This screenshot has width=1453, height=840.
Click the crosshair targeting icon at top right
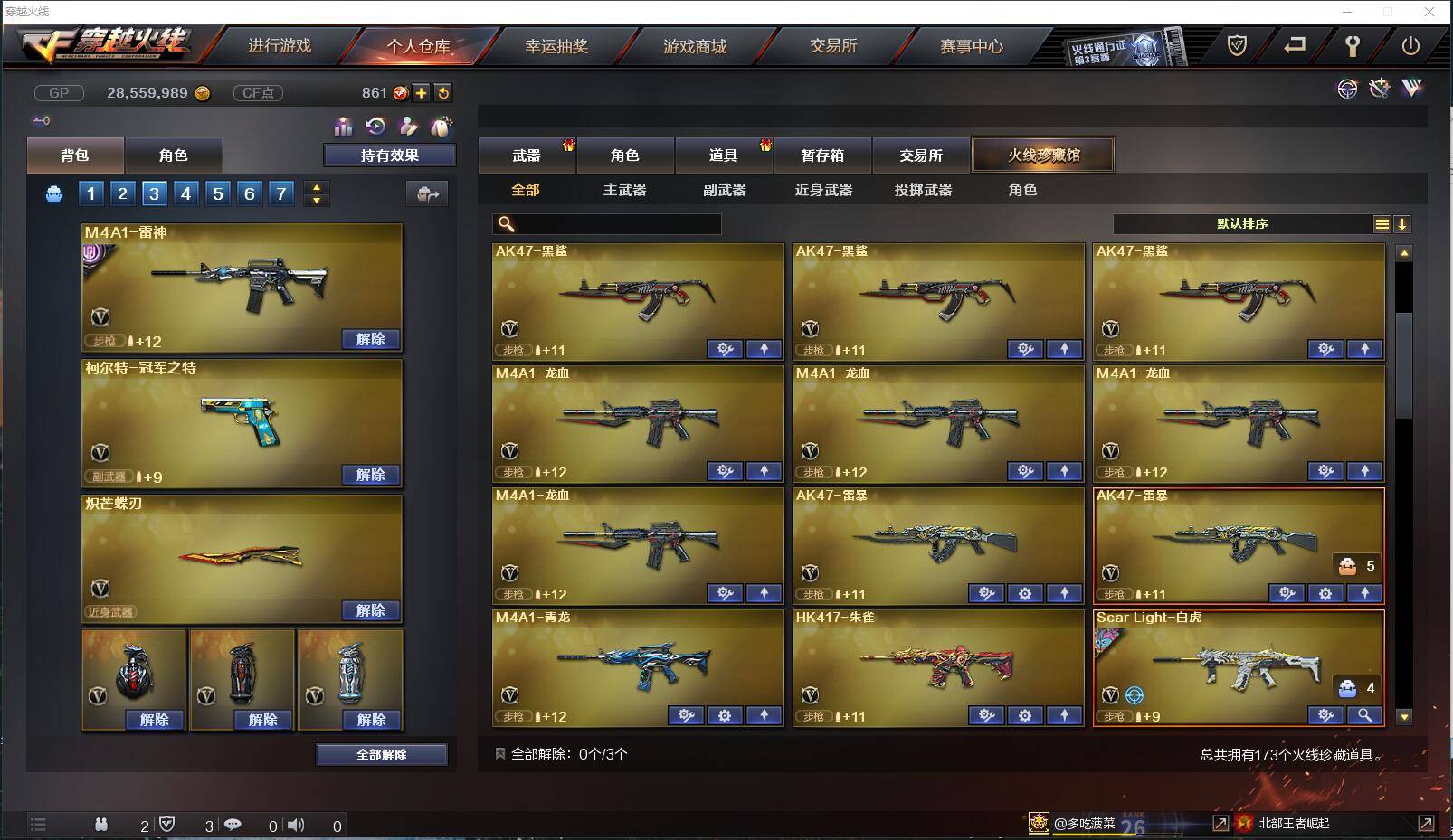click(x=1348, y=89)
